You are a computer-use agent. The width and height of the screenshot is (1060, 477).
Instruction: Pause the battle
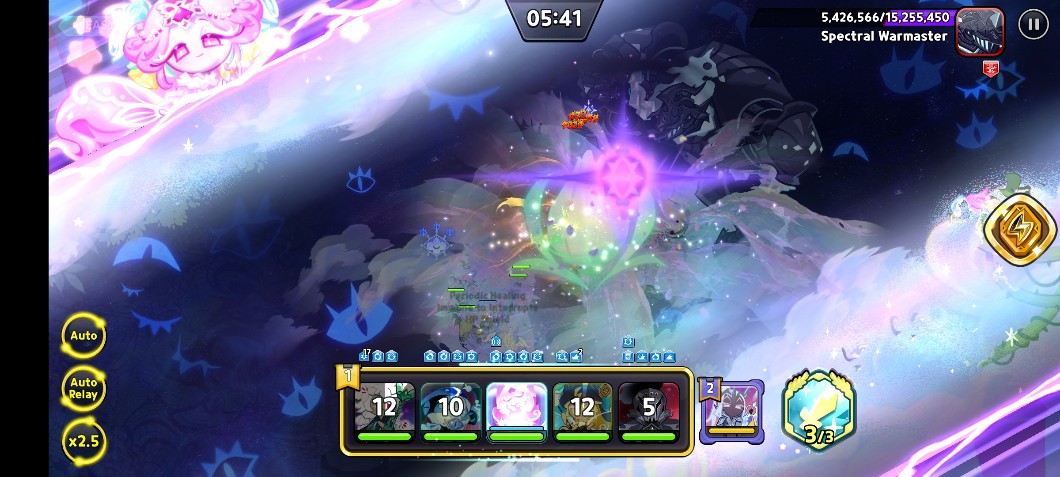point(1033,24)
